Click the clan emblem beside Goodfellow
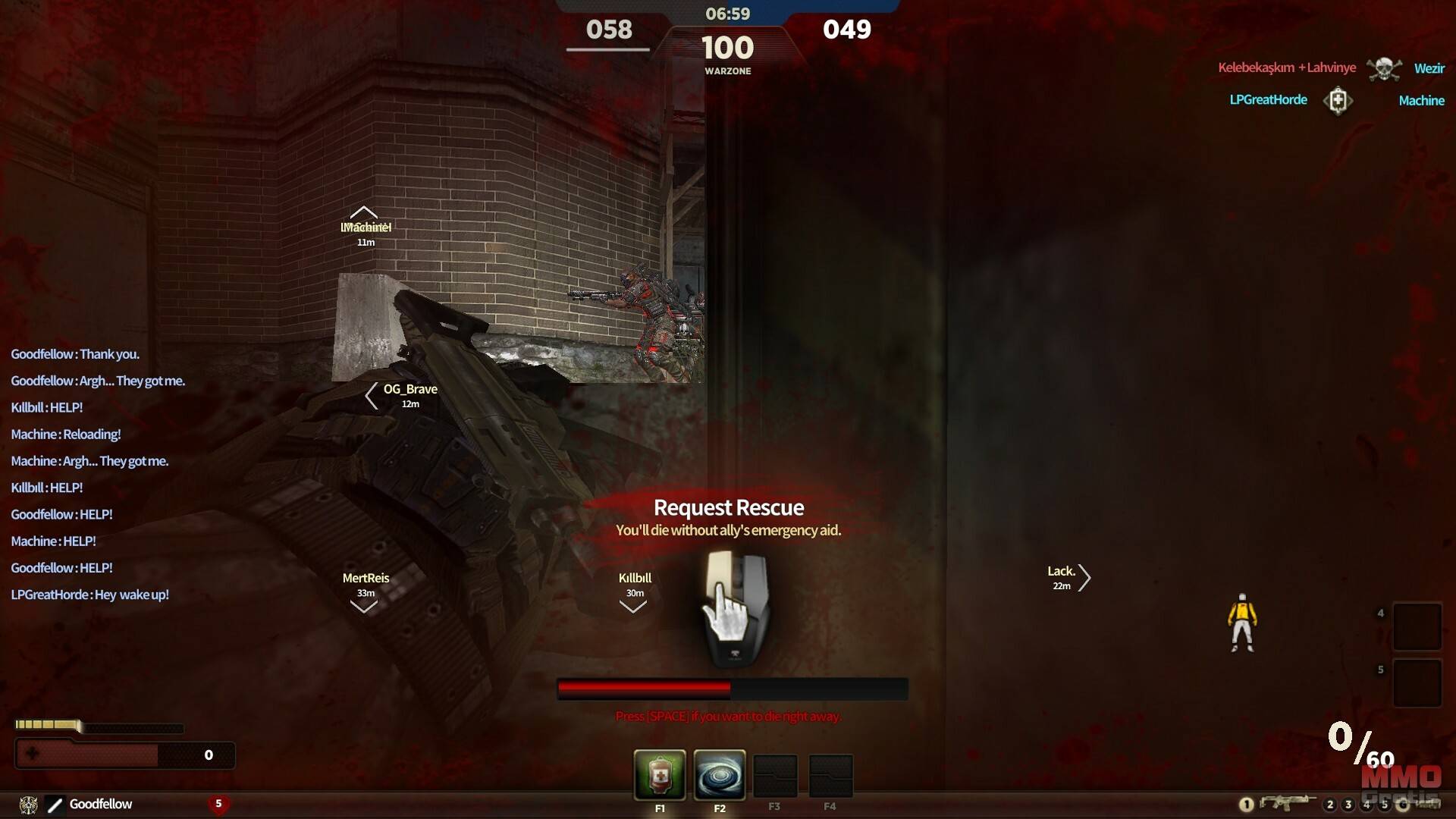 (x=28, y=805)
